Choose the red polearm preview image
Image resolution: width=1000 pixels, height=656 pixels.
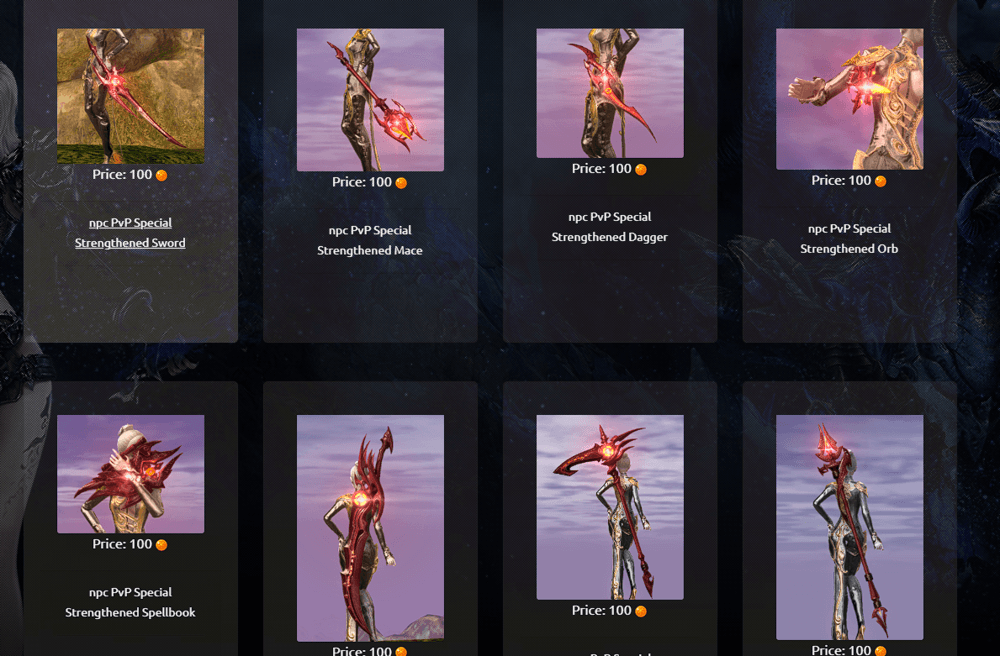(x=610, y=507)
